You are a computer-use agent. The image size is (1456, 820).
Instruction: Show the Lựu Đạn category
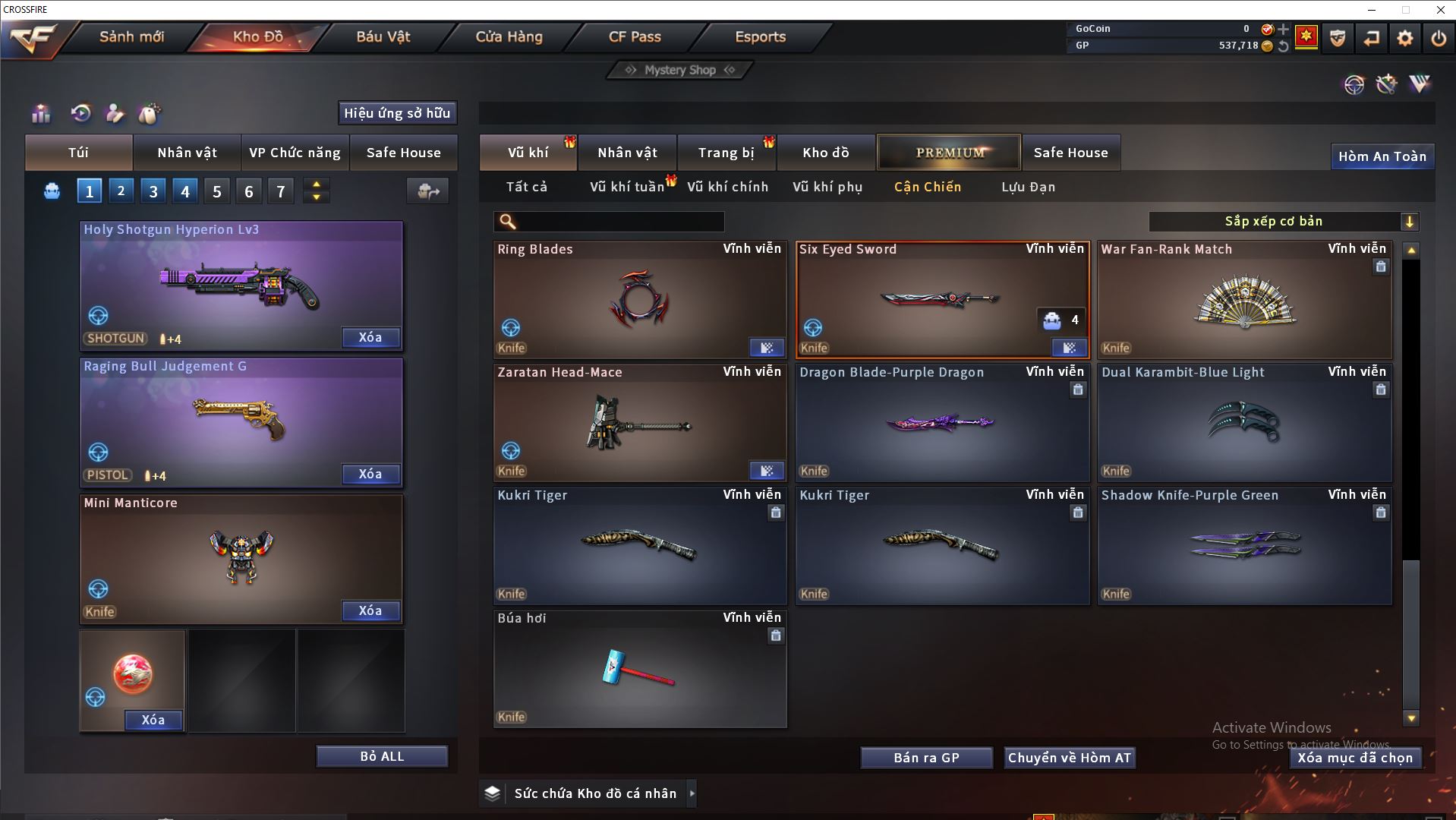(1028, 187)
